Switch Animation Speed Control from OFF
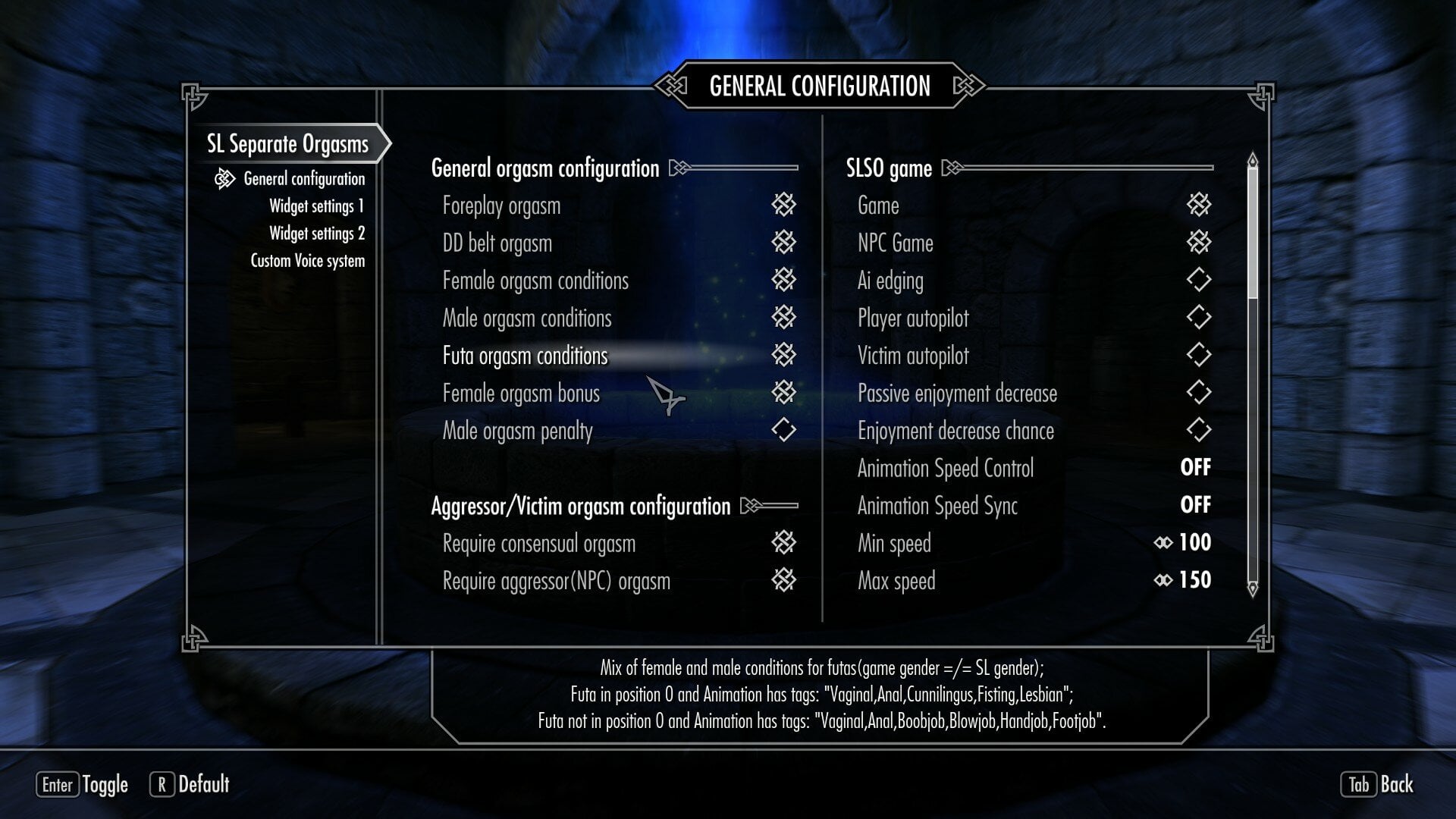 coord(1195,468)
